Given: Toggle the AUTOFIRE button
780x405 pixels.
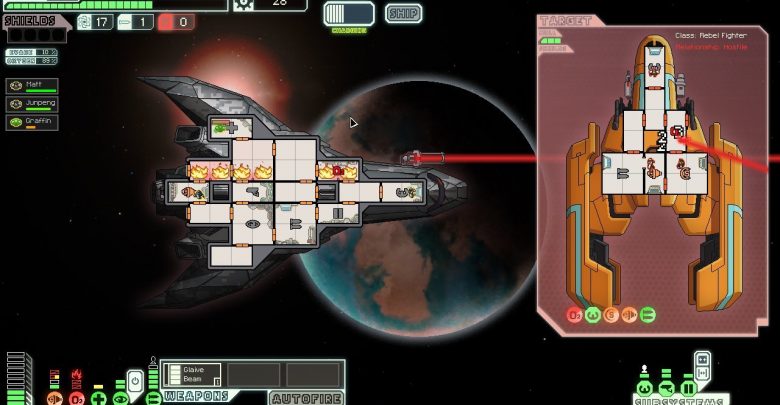Looking at the screenshot, I should coord(306,397).
